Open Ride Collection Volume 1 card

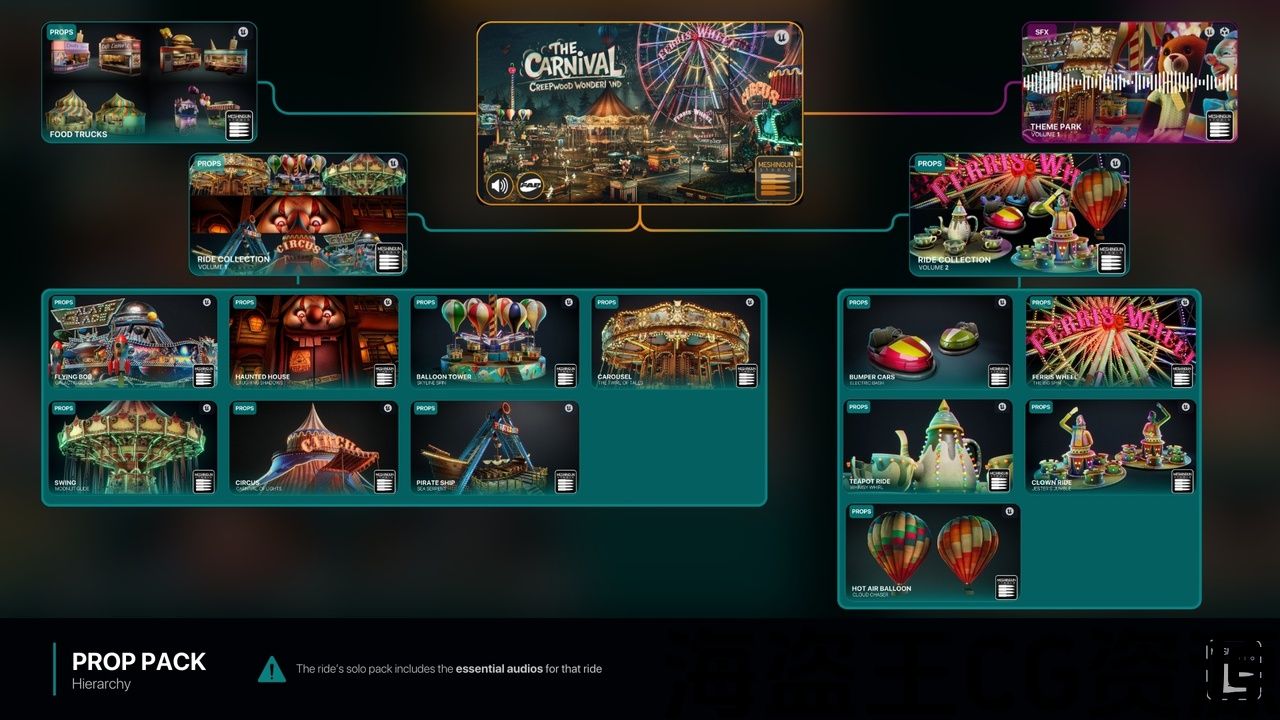click(x=298, y=214)
